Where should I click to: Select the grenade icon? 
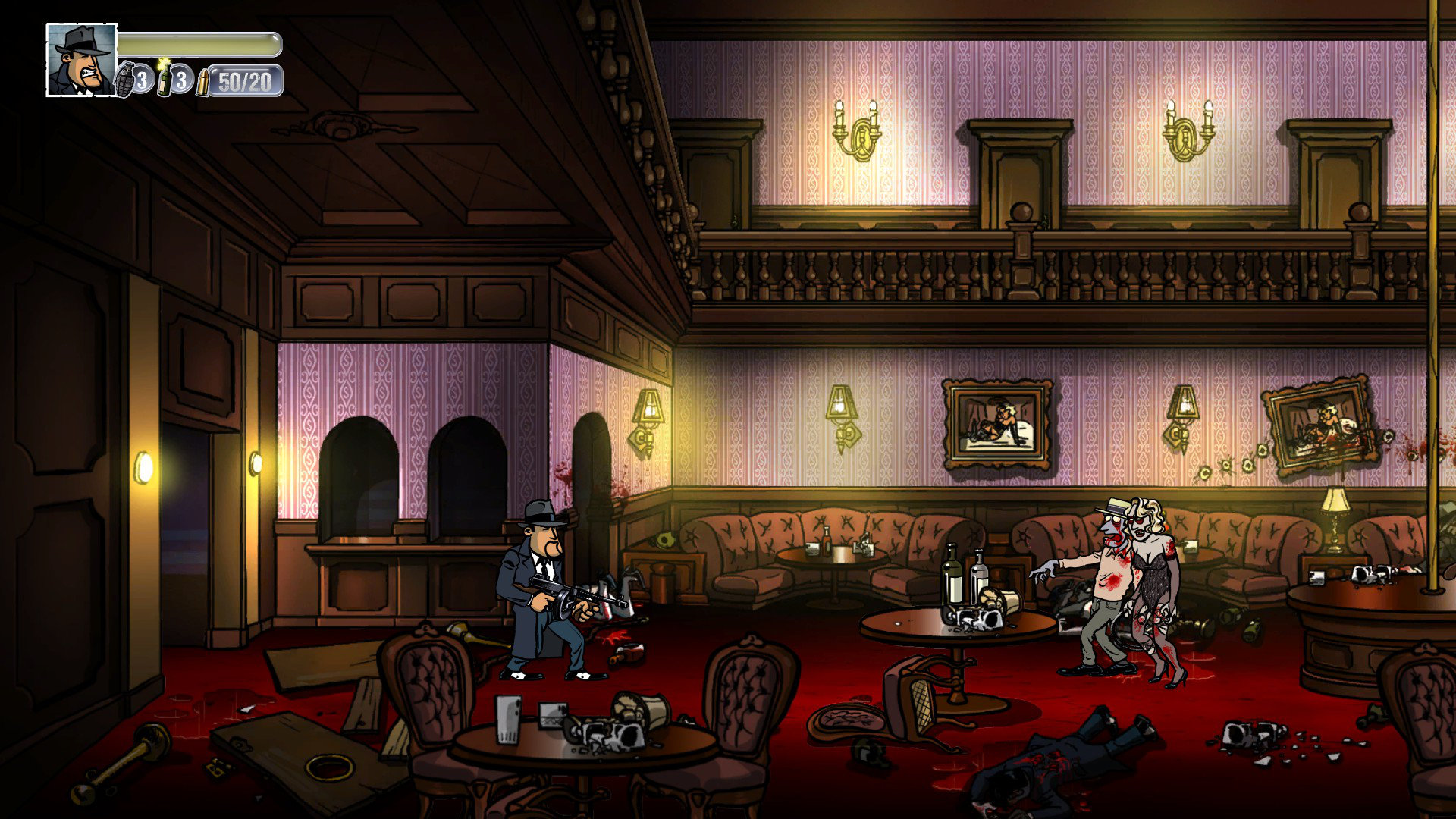pos(124,80)
